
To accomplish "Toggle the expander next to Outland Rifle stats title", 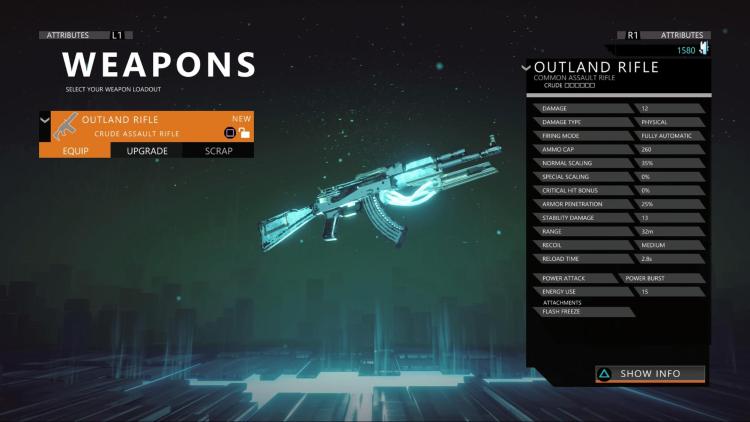I will (527, 68).
